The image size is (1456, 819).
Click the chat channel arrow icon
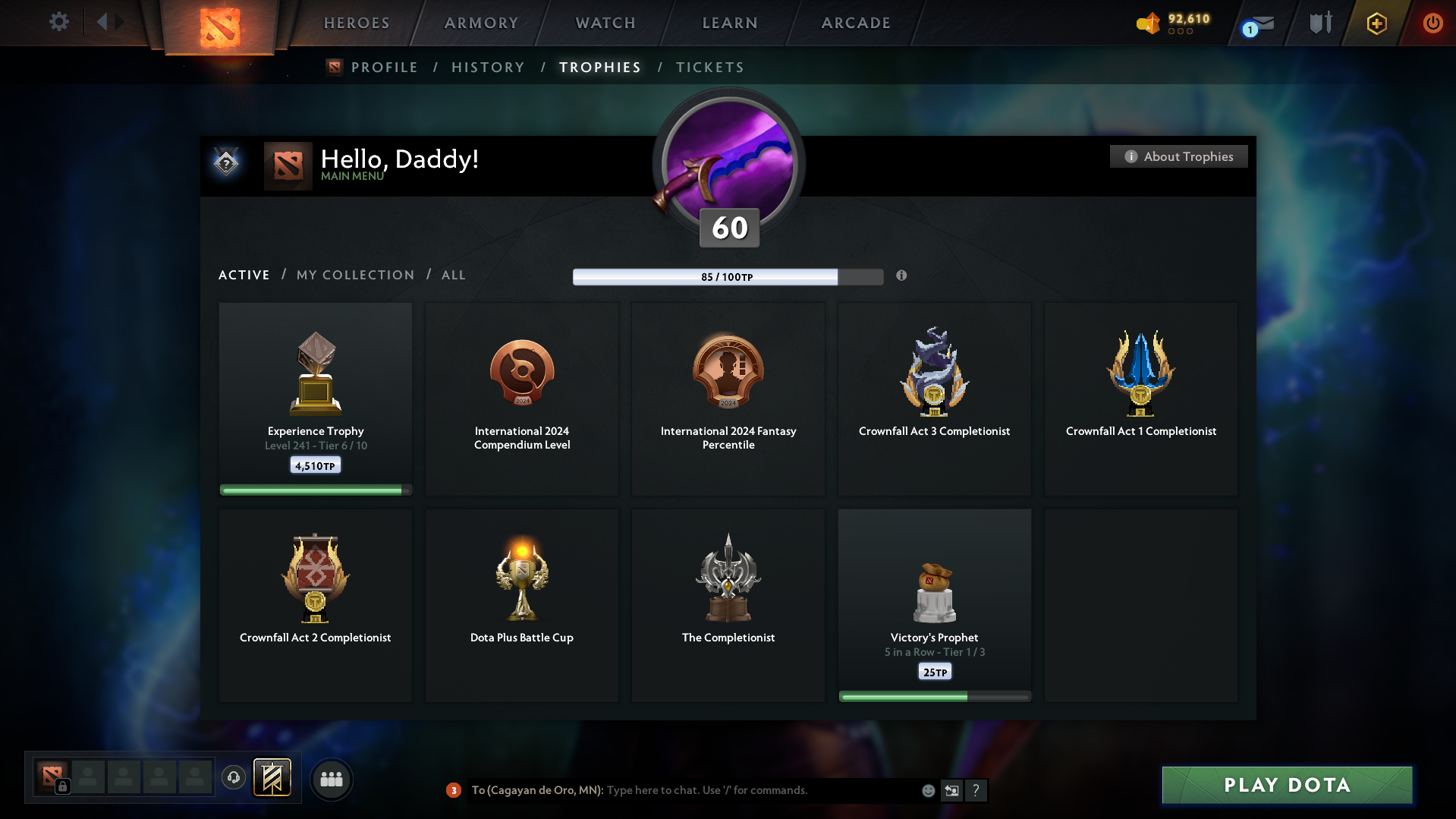pos(951,790)
